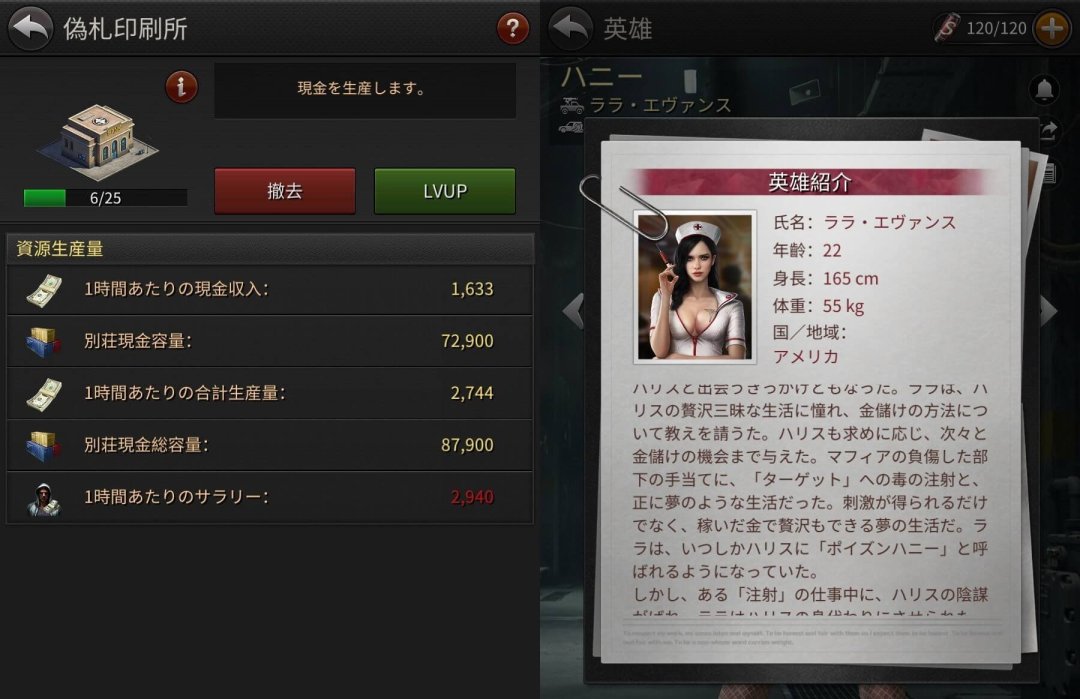Go back from the 偽札印刷所 screen
Viewport: 1080px width, 699px height.
point(30,28)
